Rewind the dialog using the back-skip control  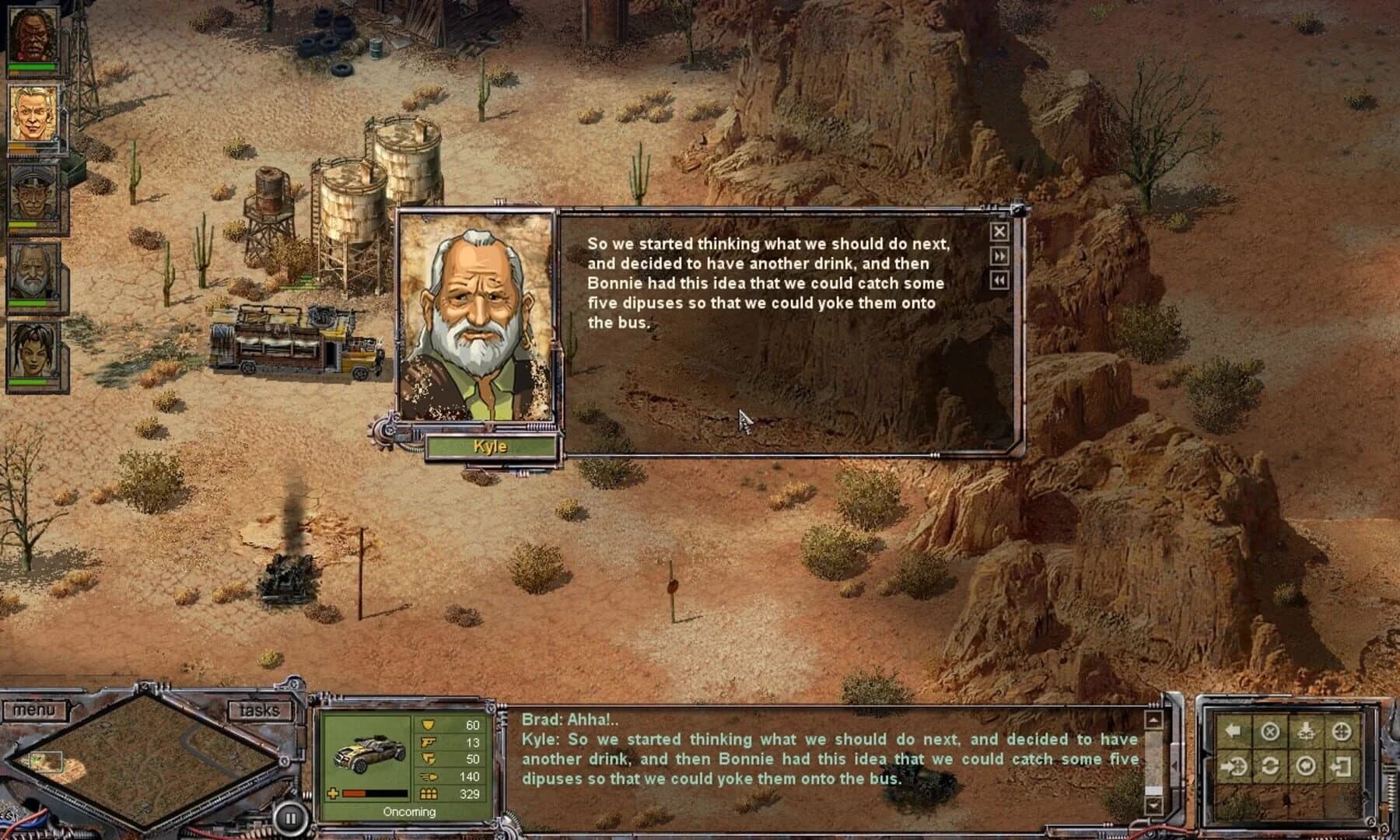tap(998, 281)
